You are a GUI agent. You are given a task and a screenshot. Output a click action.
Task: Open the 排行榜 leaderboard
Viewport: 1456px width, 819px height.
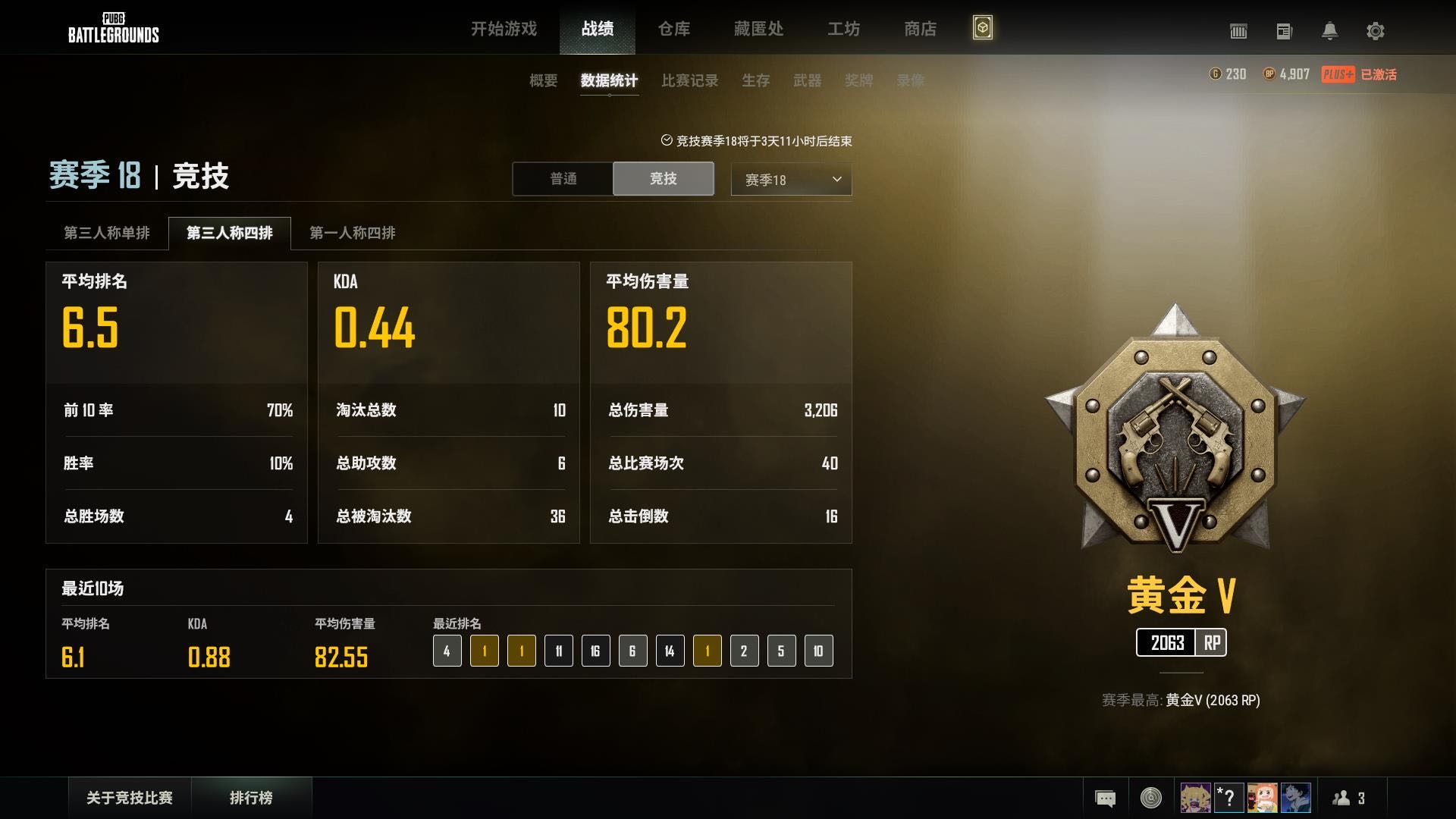click(251, 798)
